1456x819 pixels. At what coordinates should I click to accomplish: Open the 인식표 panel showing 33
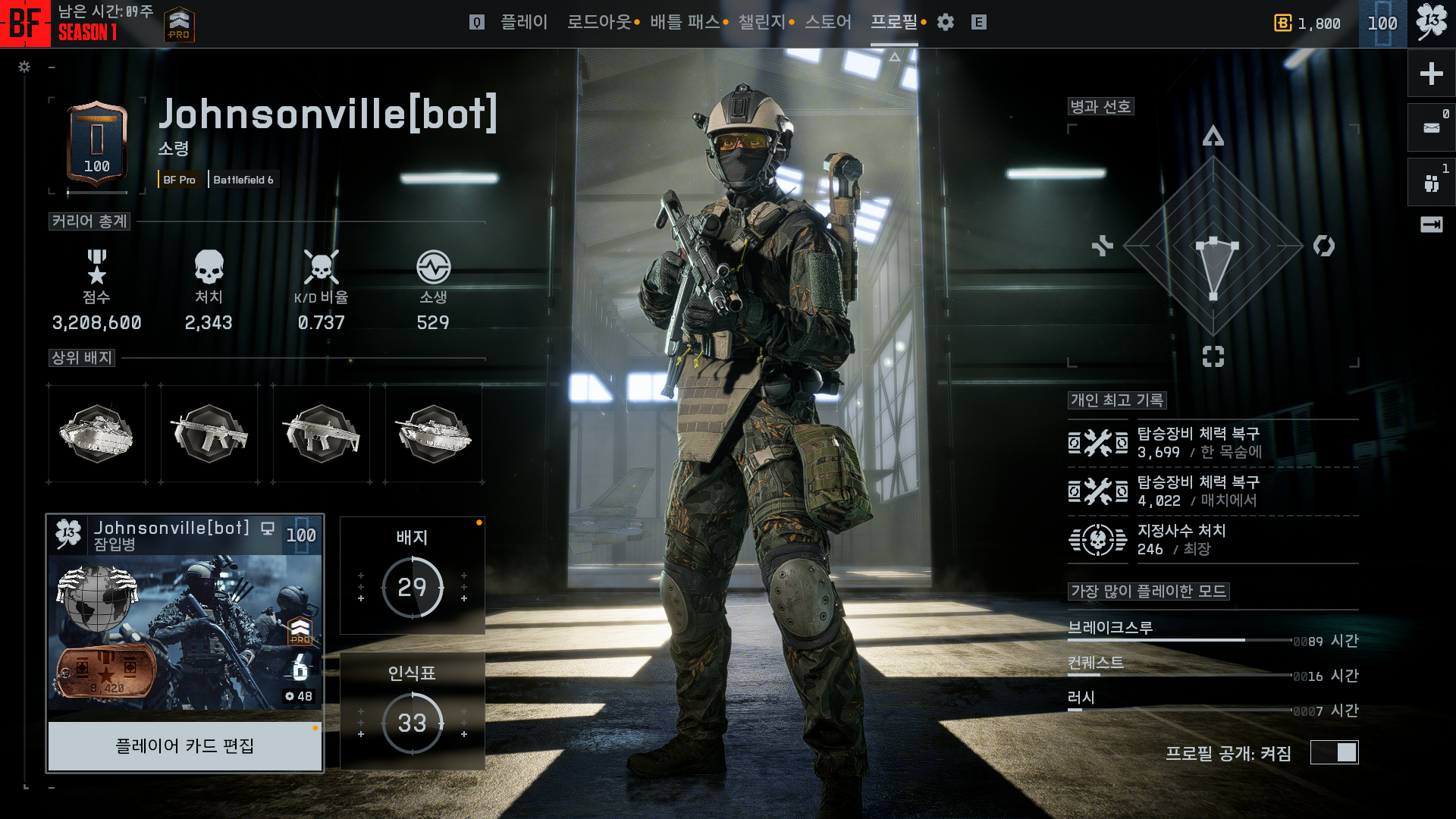click(x=412, y=711)
